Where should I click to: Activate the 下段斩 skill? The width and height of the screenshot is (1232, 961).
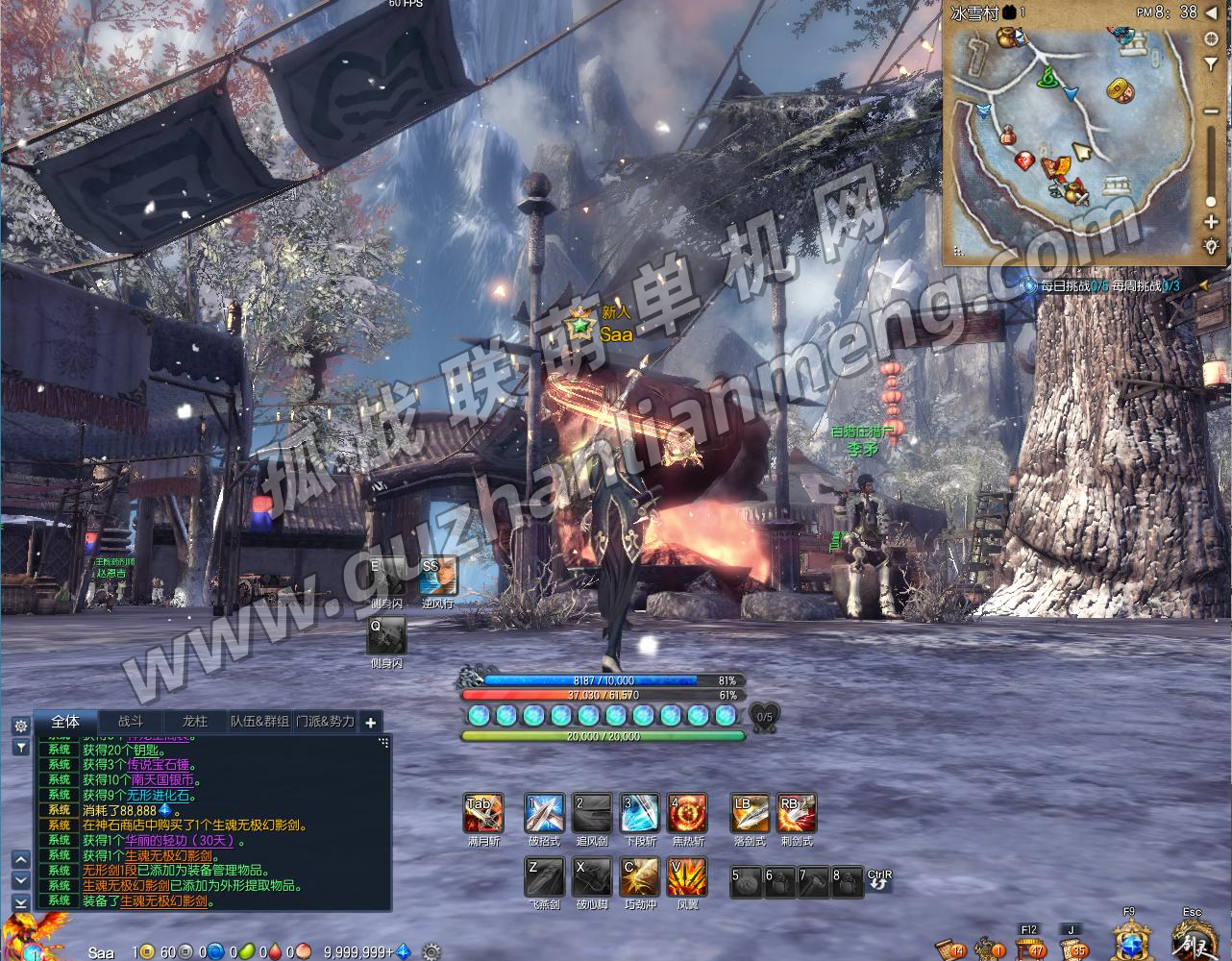coord(640,814)
